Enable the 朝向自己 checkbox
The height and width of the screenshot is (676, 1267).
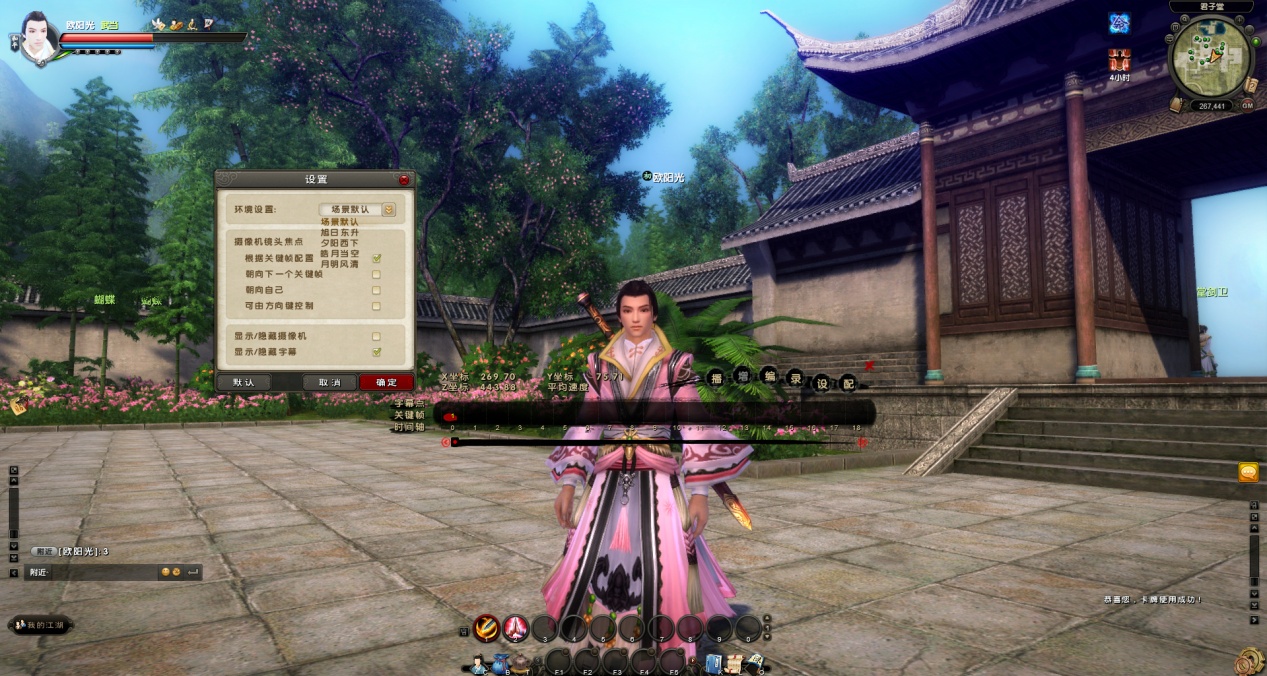[x=376, y=290]
